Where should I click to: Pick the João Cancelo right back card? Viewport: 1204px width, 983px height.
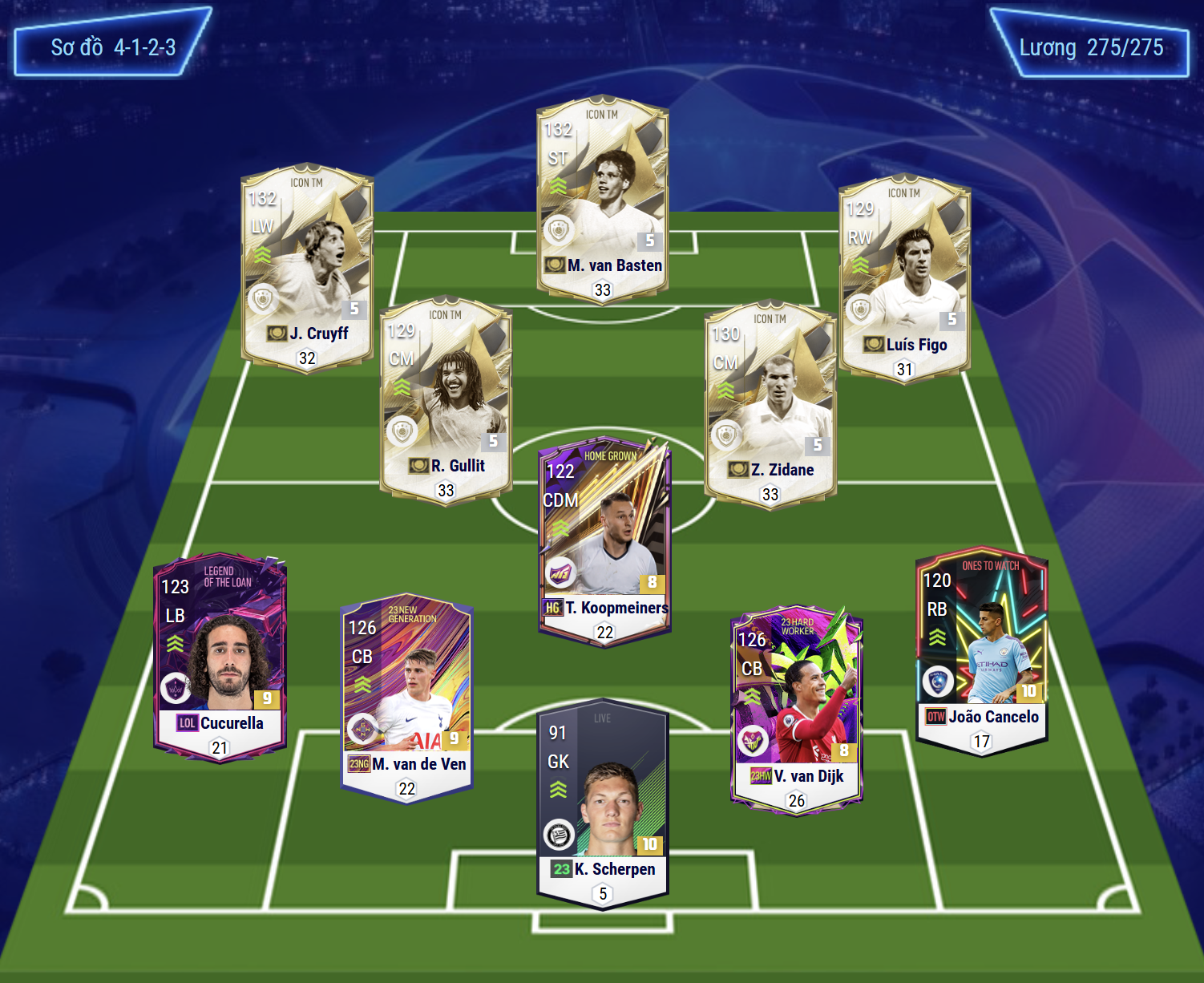(x=981, y=649)
